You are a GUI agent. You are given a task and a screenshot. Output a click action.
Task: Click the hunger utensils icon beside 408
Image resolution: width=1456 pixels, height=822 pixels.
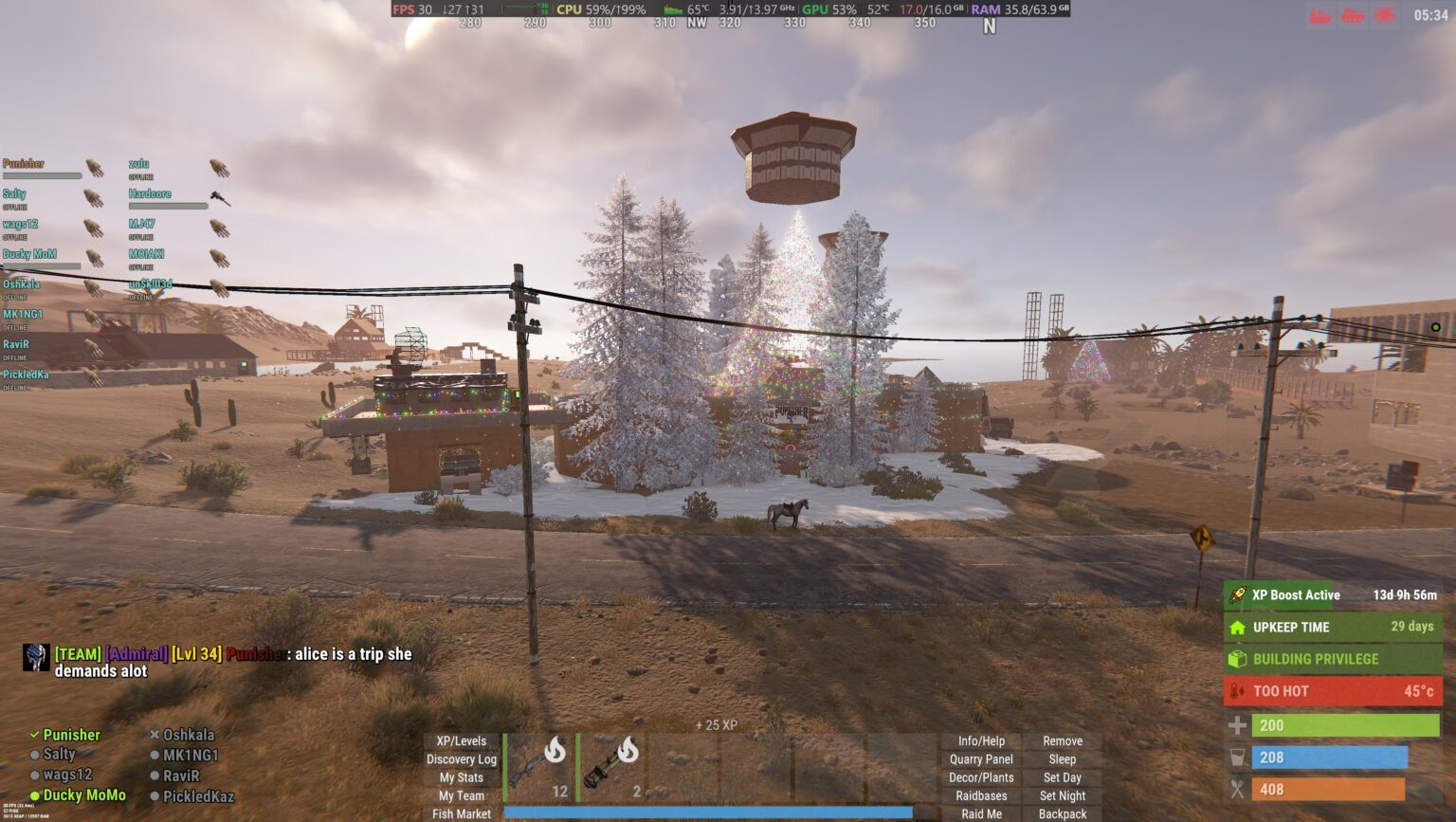click(1237, 789)
